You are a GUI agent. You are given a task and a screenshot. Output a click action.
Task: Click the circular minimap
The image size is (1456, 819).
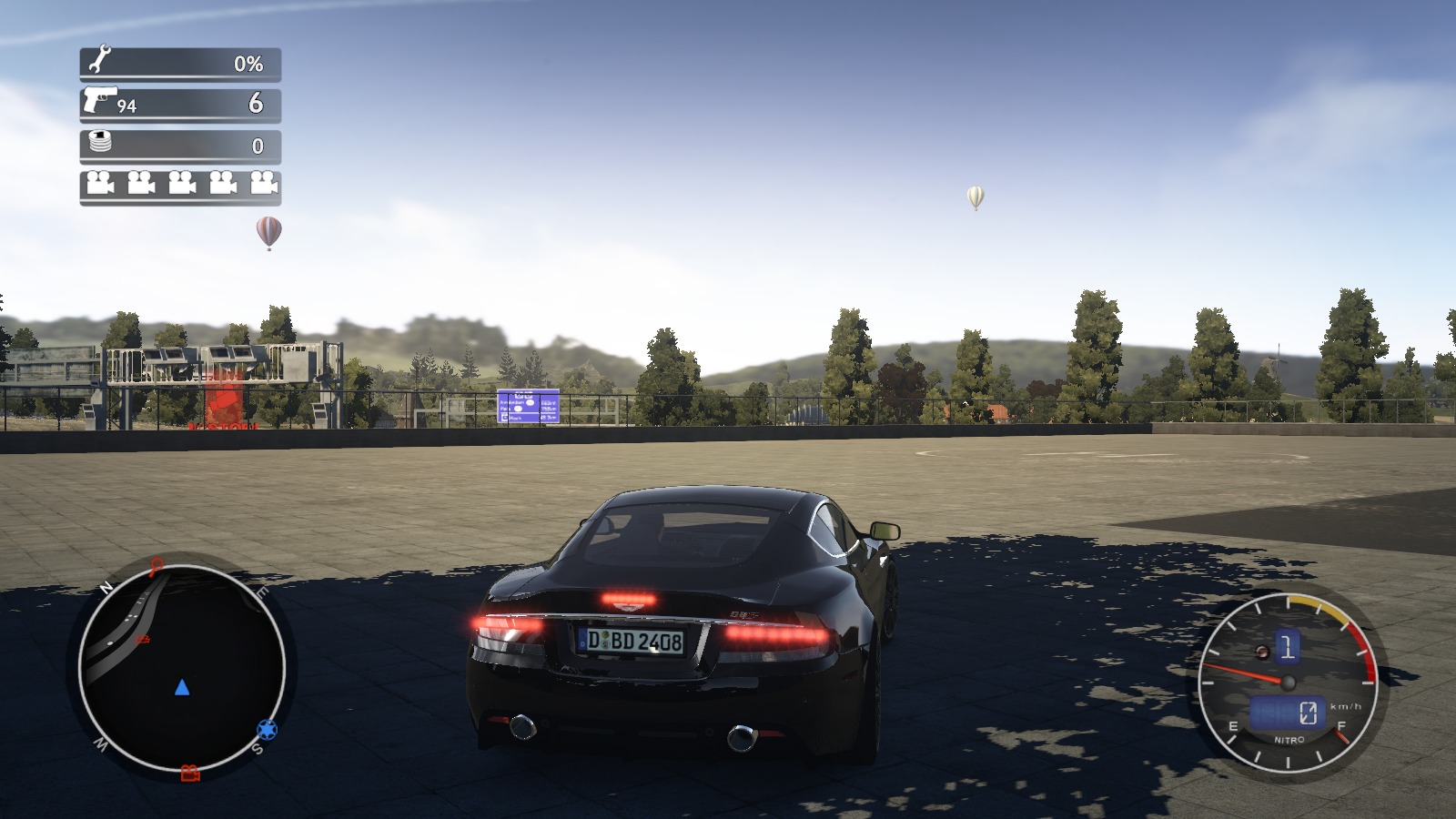pos(182,667)
